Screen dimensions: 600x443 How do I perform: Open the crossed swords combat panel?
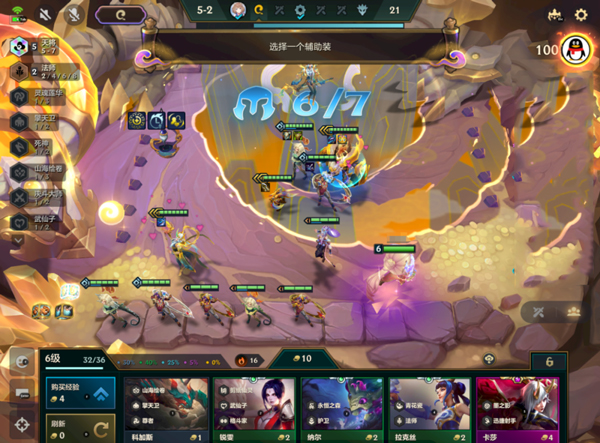click(541, 312)
